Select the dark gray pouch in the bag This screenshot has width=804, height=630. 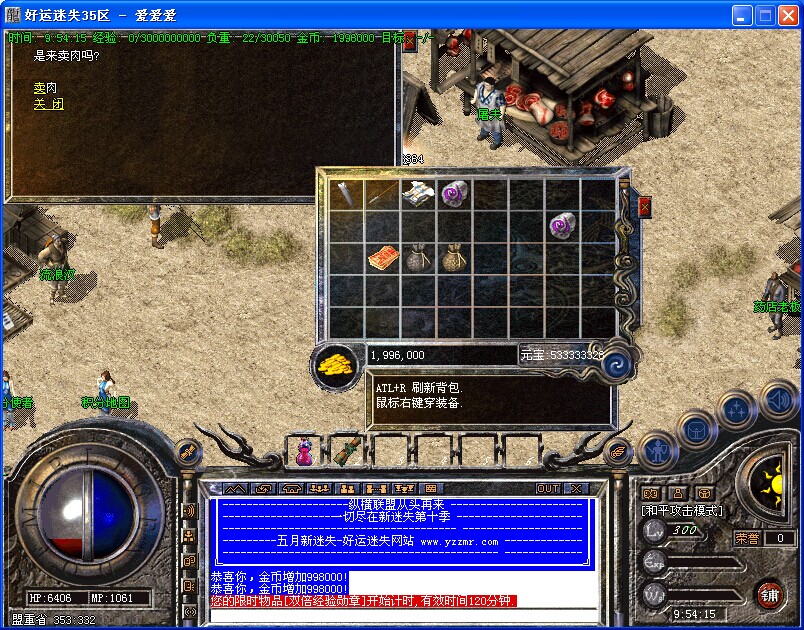point(417,259)
